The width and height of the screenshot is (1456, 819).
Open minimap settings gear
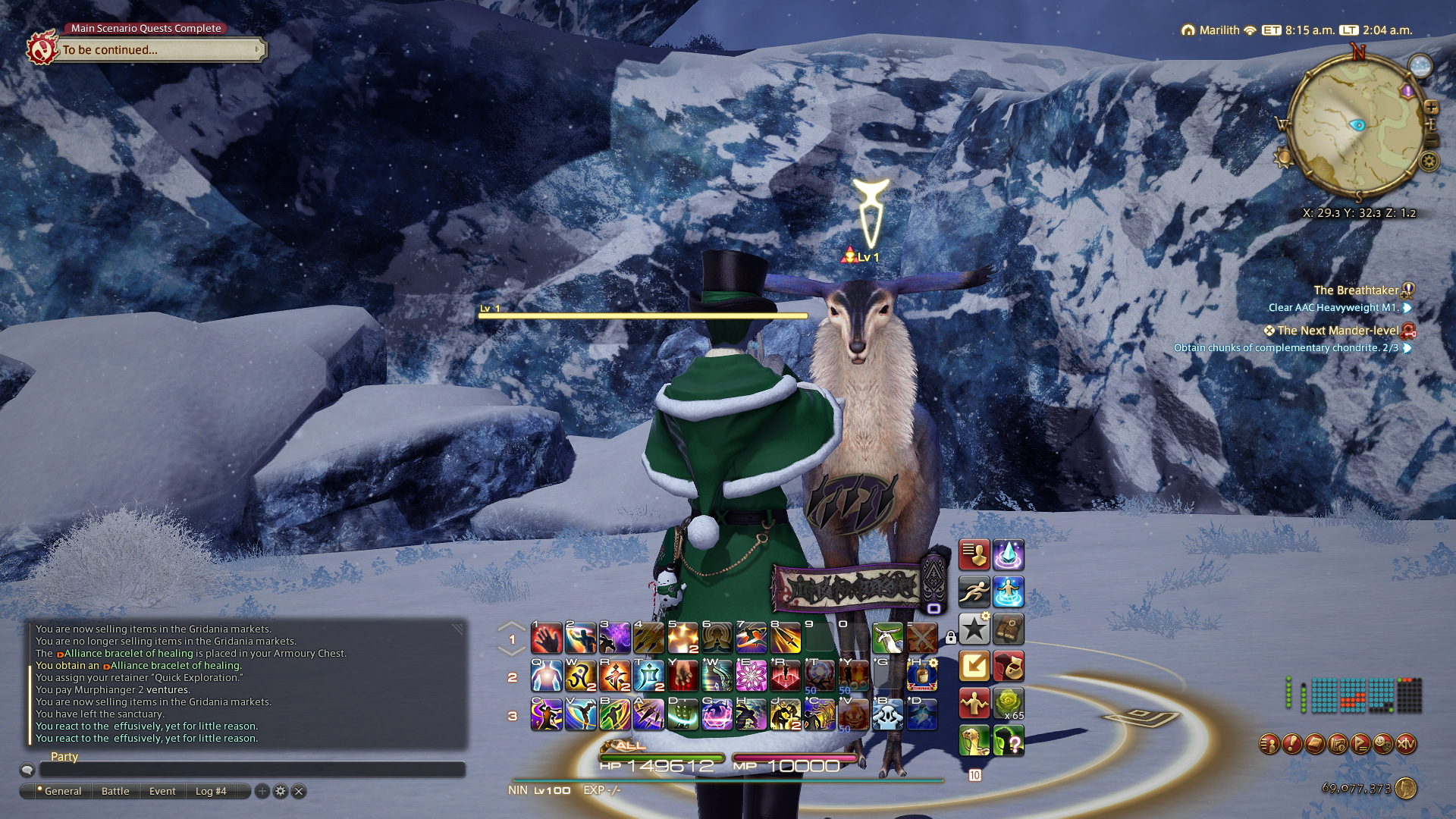1429,161
